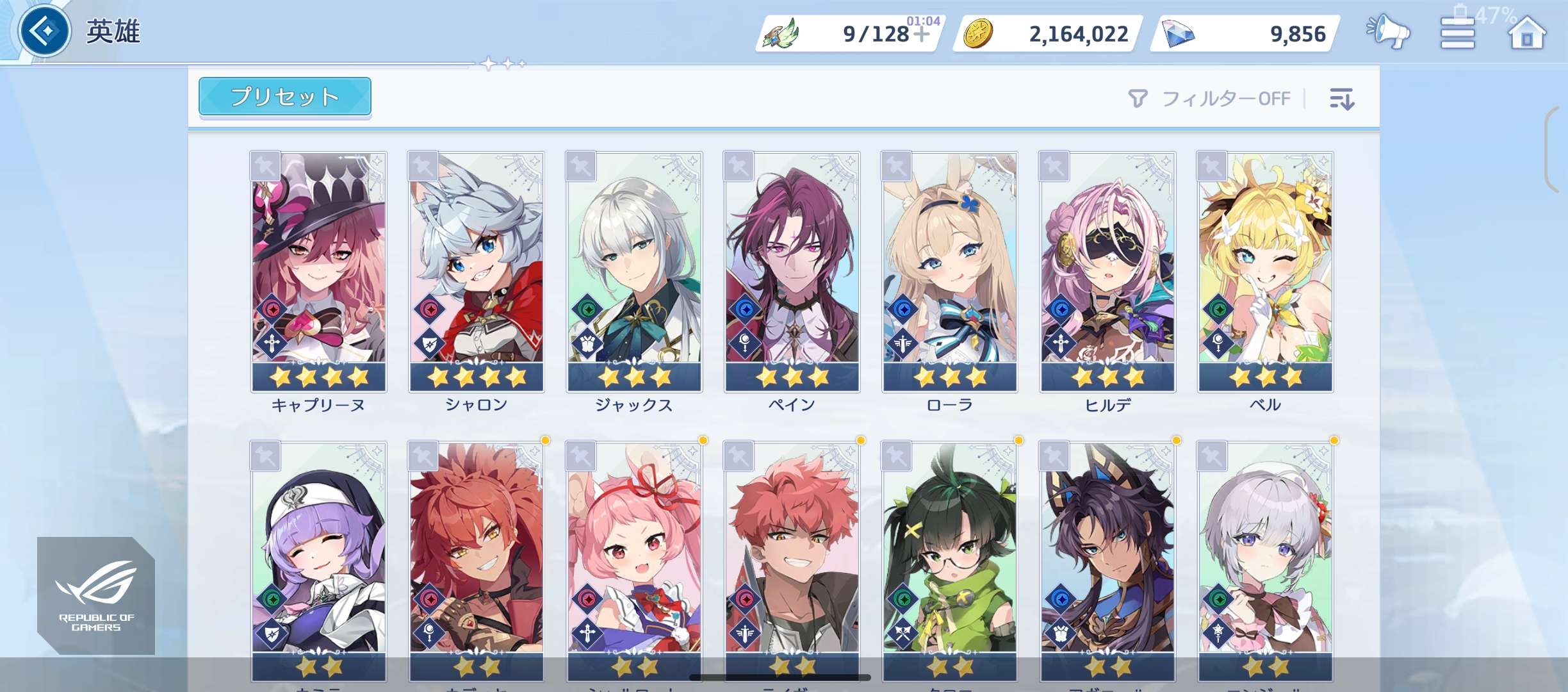Return to the home screen
1568x692 pixels.
point(1526,33)
